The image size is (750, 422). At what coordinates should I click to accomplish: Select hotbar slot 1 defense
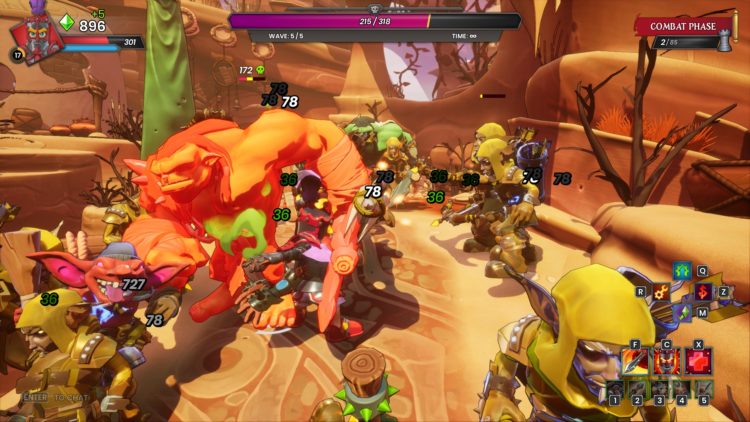(x=614, y=389)
